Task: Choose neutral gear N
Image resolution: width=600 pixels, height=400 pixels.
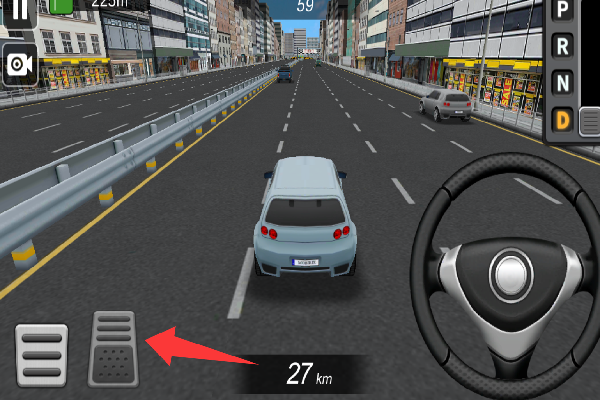Action: [x=563, y=83]
